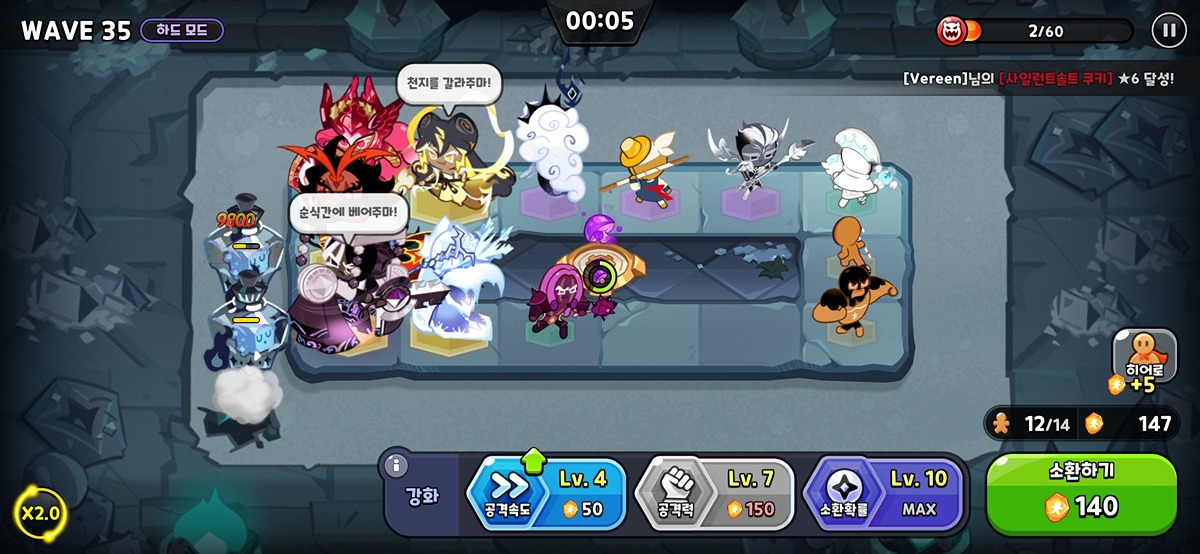The width and height of the screenshot is (1200, 554).
Task: Upgrade attack speed for 50 coins
Action: pyautogui.click(x=548, y=494)
